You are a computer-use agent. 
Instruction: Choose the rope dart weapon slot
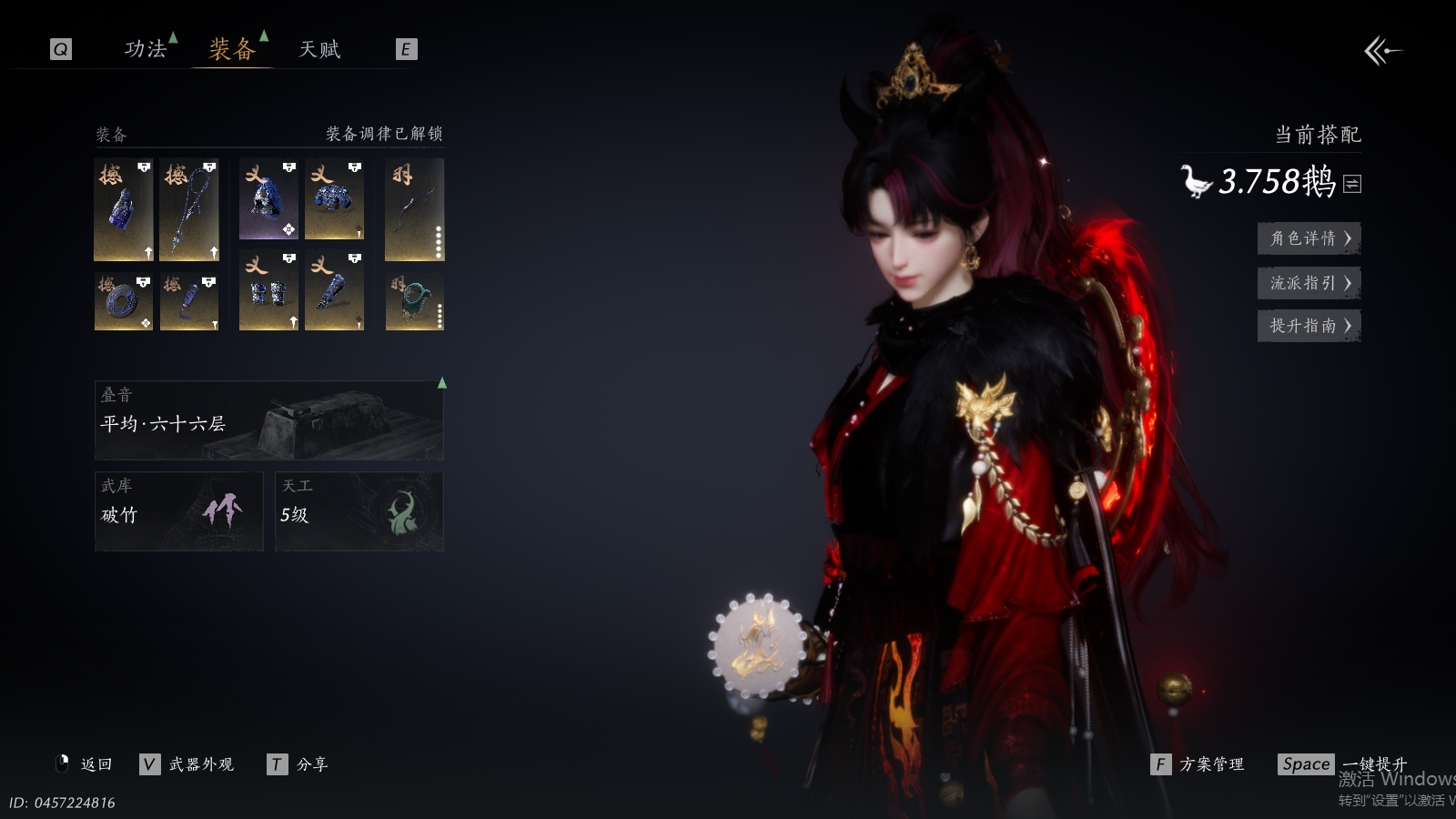point(189,209)
